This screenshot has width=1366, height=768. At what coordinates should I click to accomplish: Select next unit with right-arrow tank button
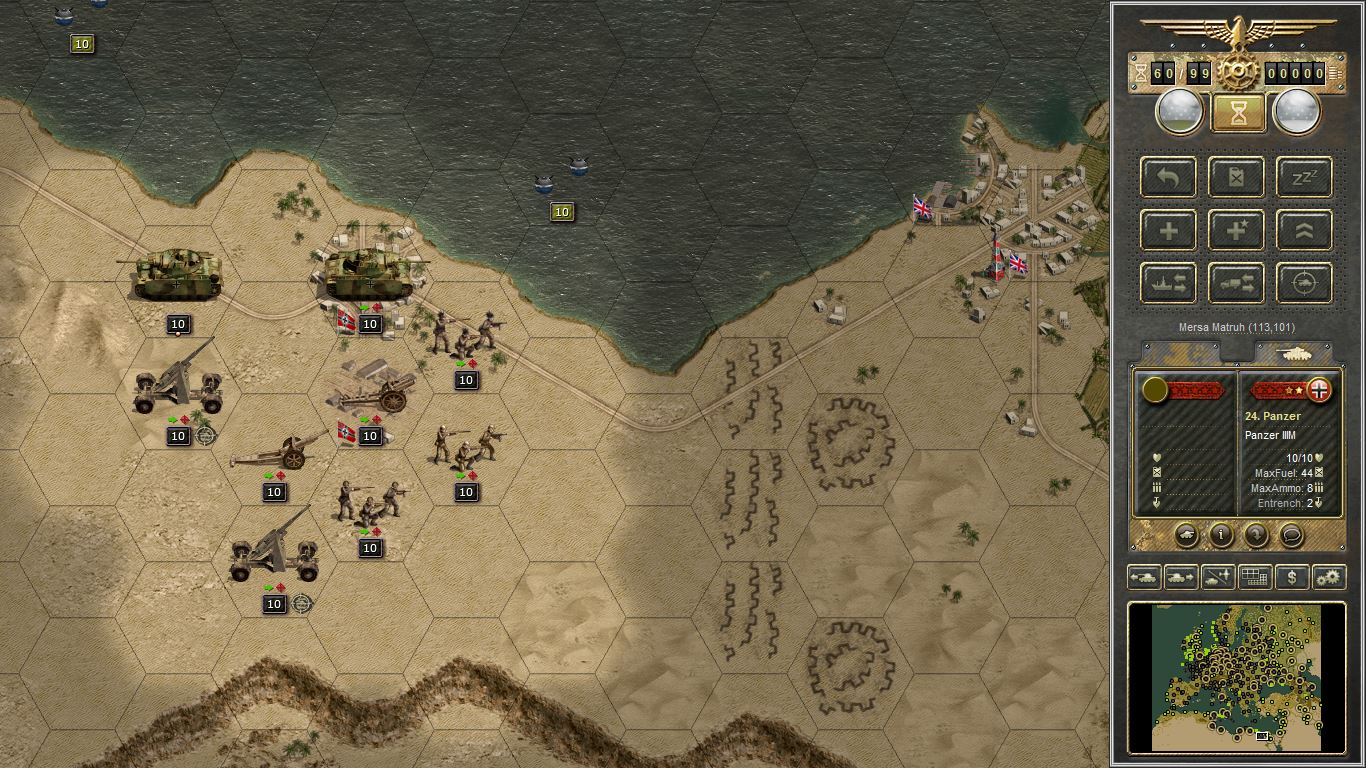(1181, 577)
